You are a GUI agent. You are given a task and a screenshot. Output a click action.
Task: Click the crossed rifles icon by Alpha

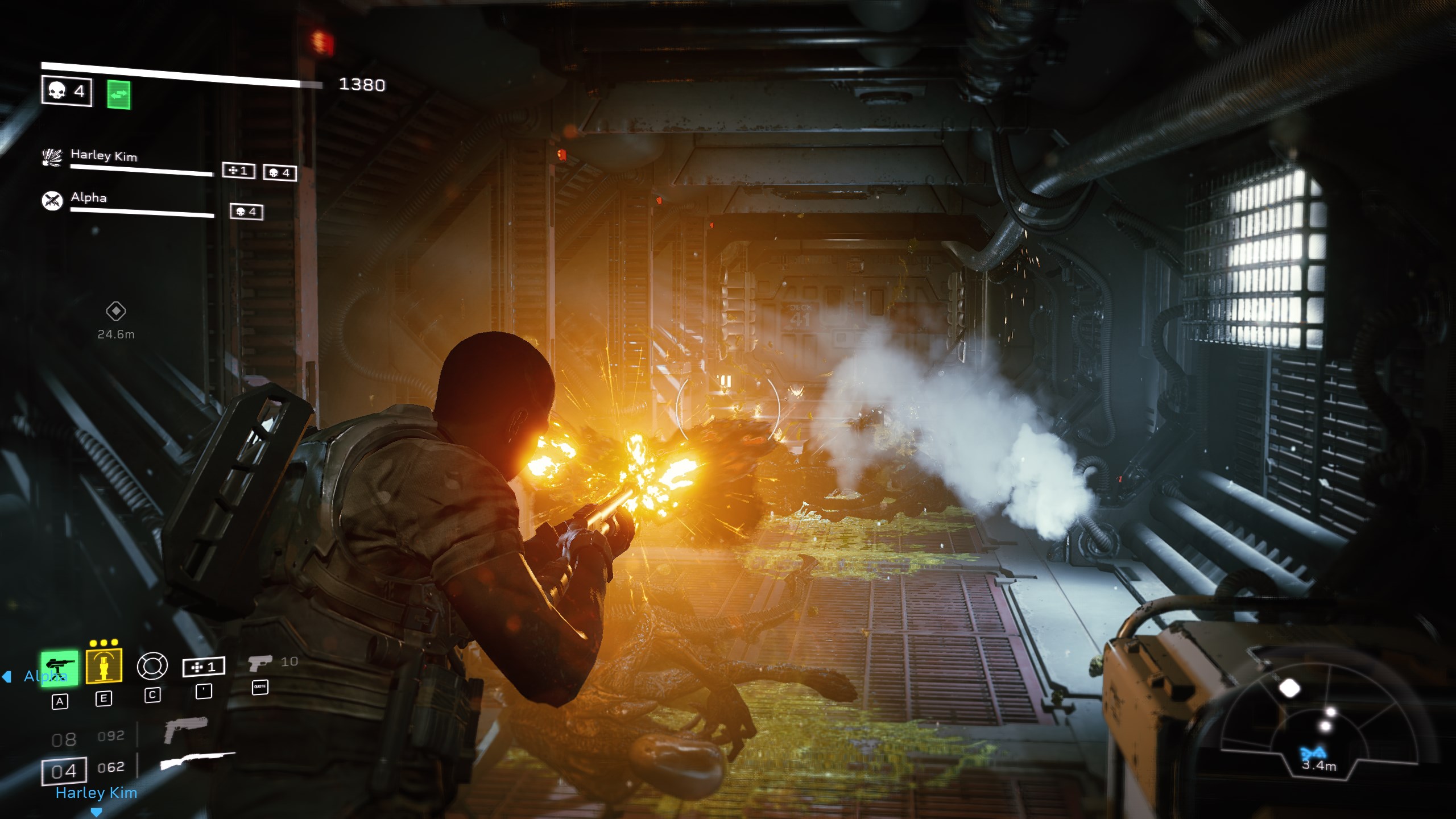pos(52,200)
